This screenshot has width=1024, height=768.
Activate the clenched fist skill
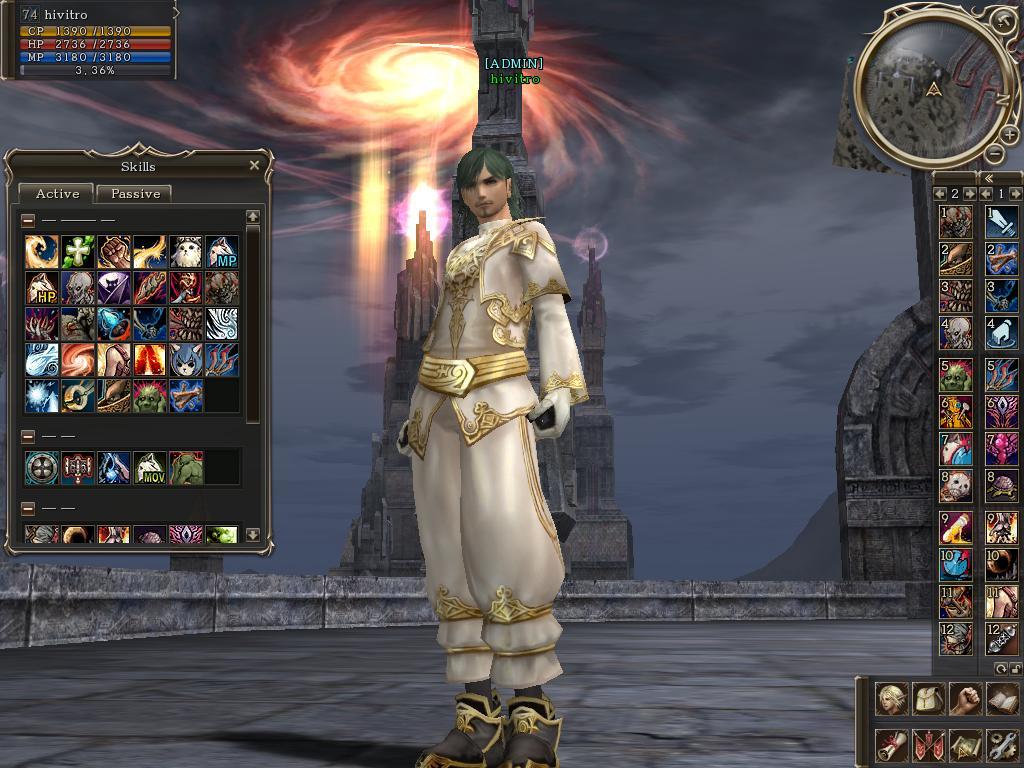pos(114,252)
